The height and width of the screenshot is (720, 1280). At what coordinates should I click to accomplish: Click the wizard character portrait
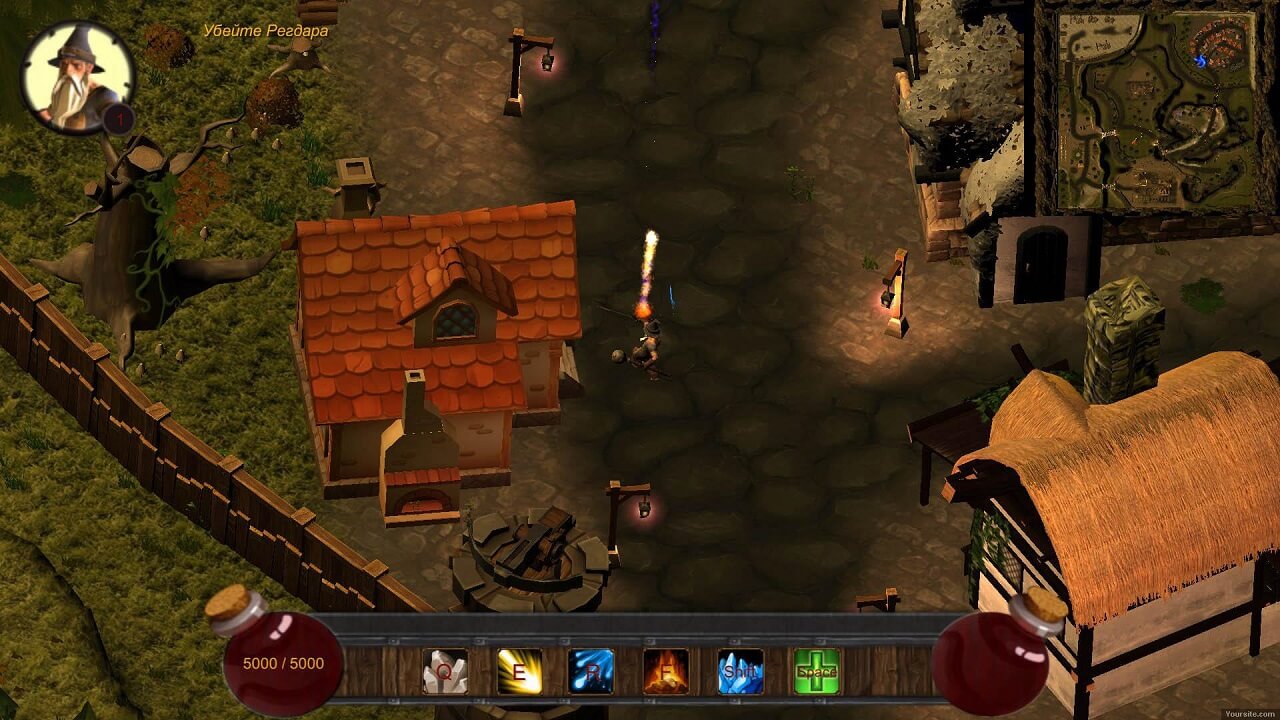(x=77, y=77)
